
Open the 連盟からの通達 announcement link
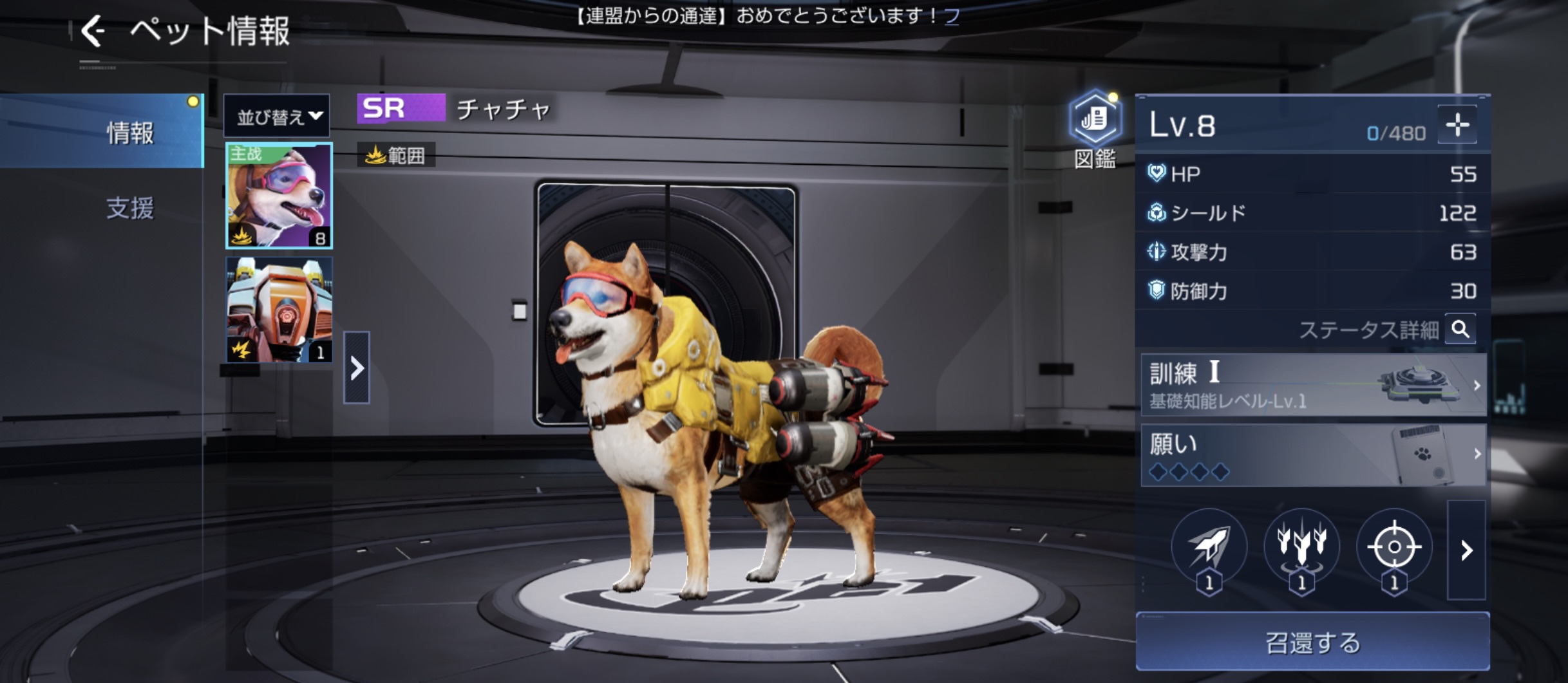coord(952,15)
